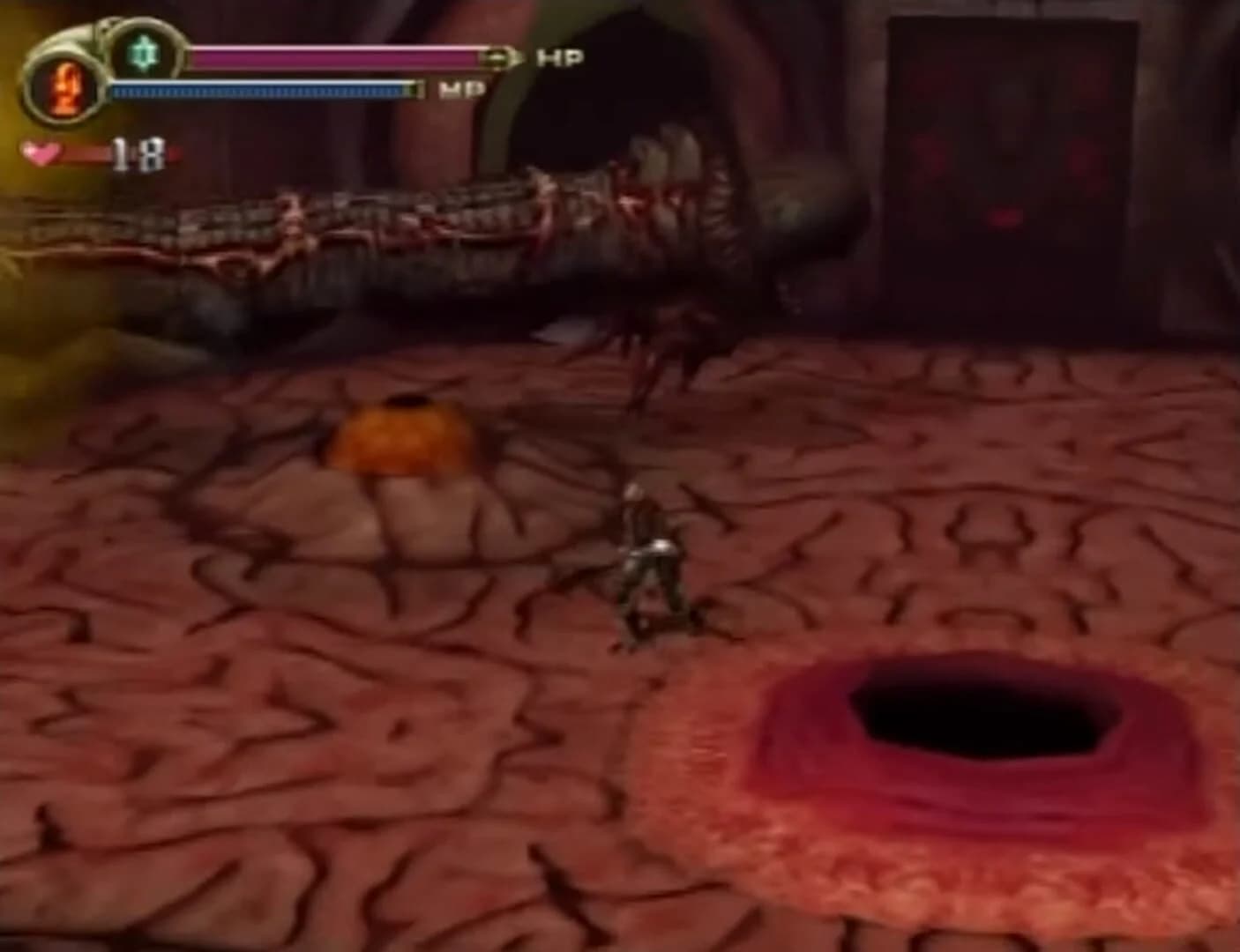Click the orange lava mound
This screenshot has height=952, width=1240.
(401, 436)
